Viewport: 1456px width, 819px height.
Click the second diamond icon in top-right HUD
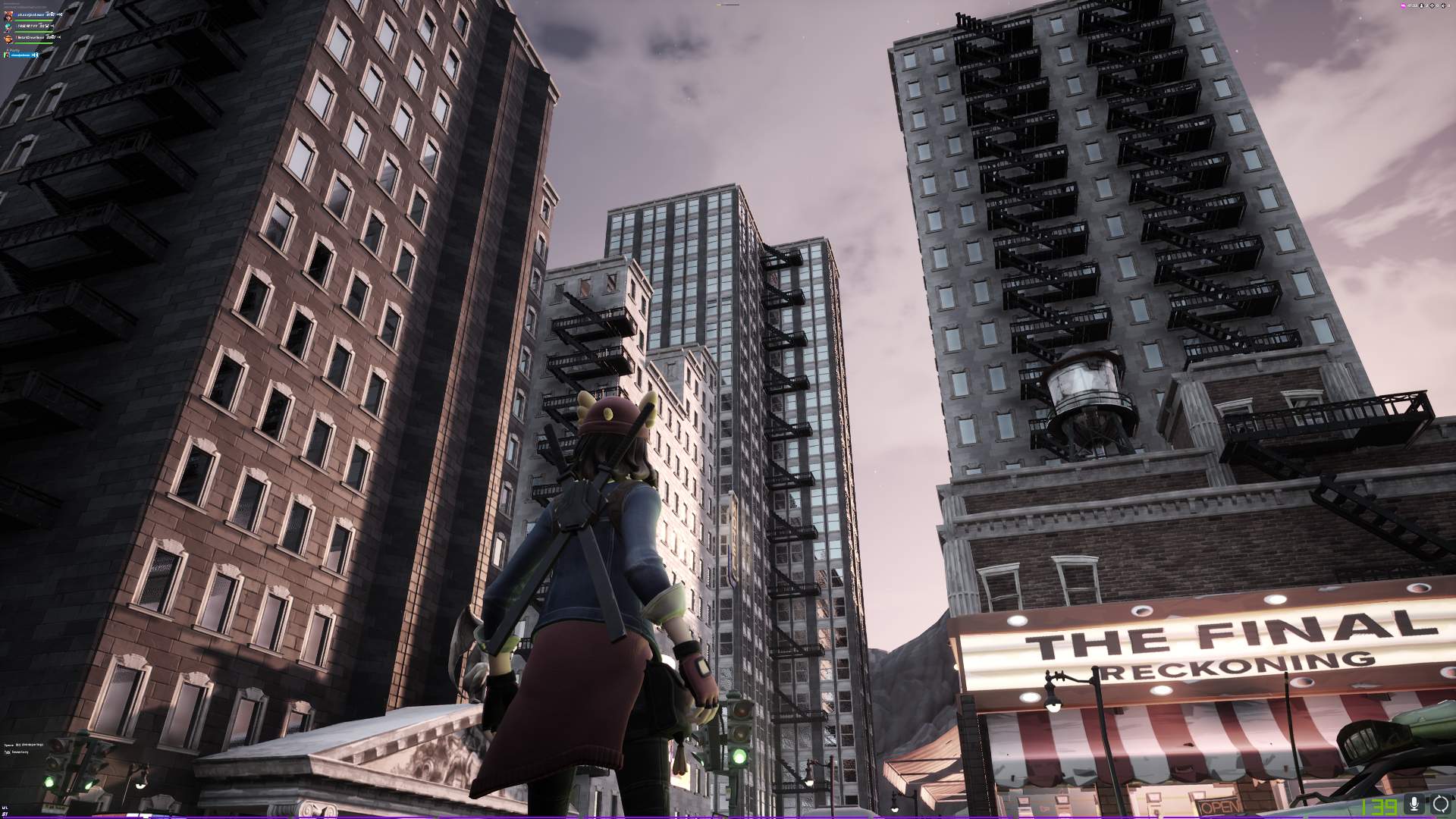[1443, 5]
